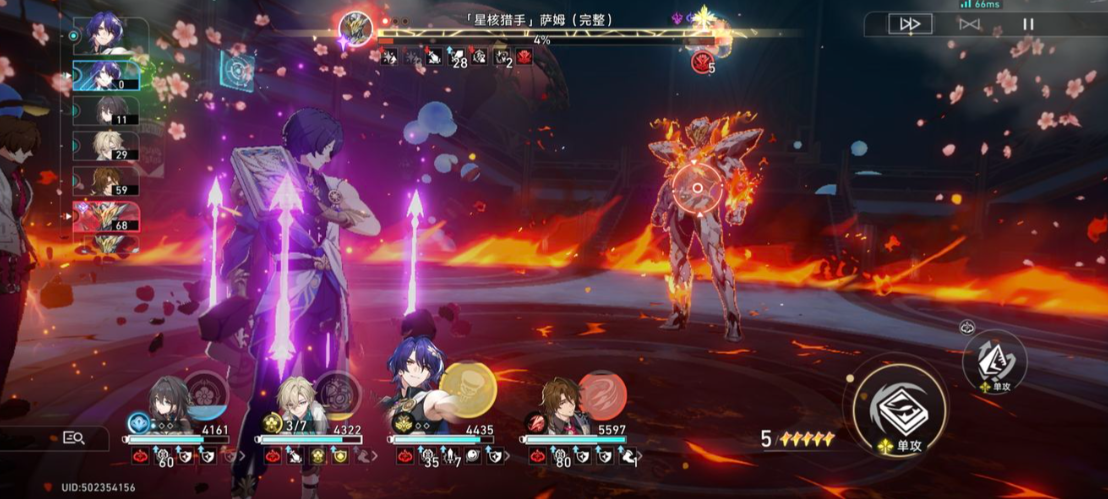This screenshot has width=1108, height=499.
Task: Pause the battle
Action: pyautogui.click(x=1028, y=24)
